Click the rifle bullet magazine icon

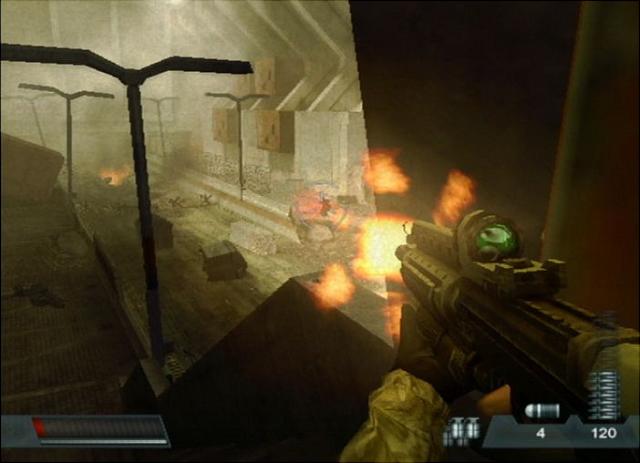pos(602,396)
